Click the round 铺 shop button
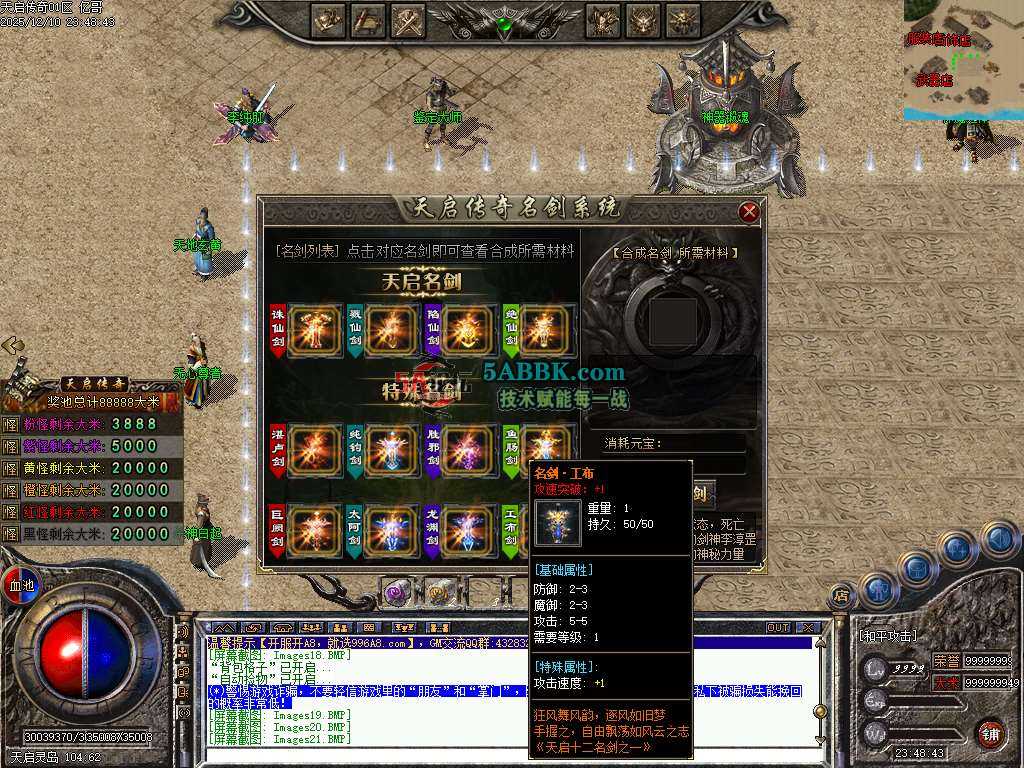The width and height of the screenshot is (1024, 768). [x=990, y=733]
